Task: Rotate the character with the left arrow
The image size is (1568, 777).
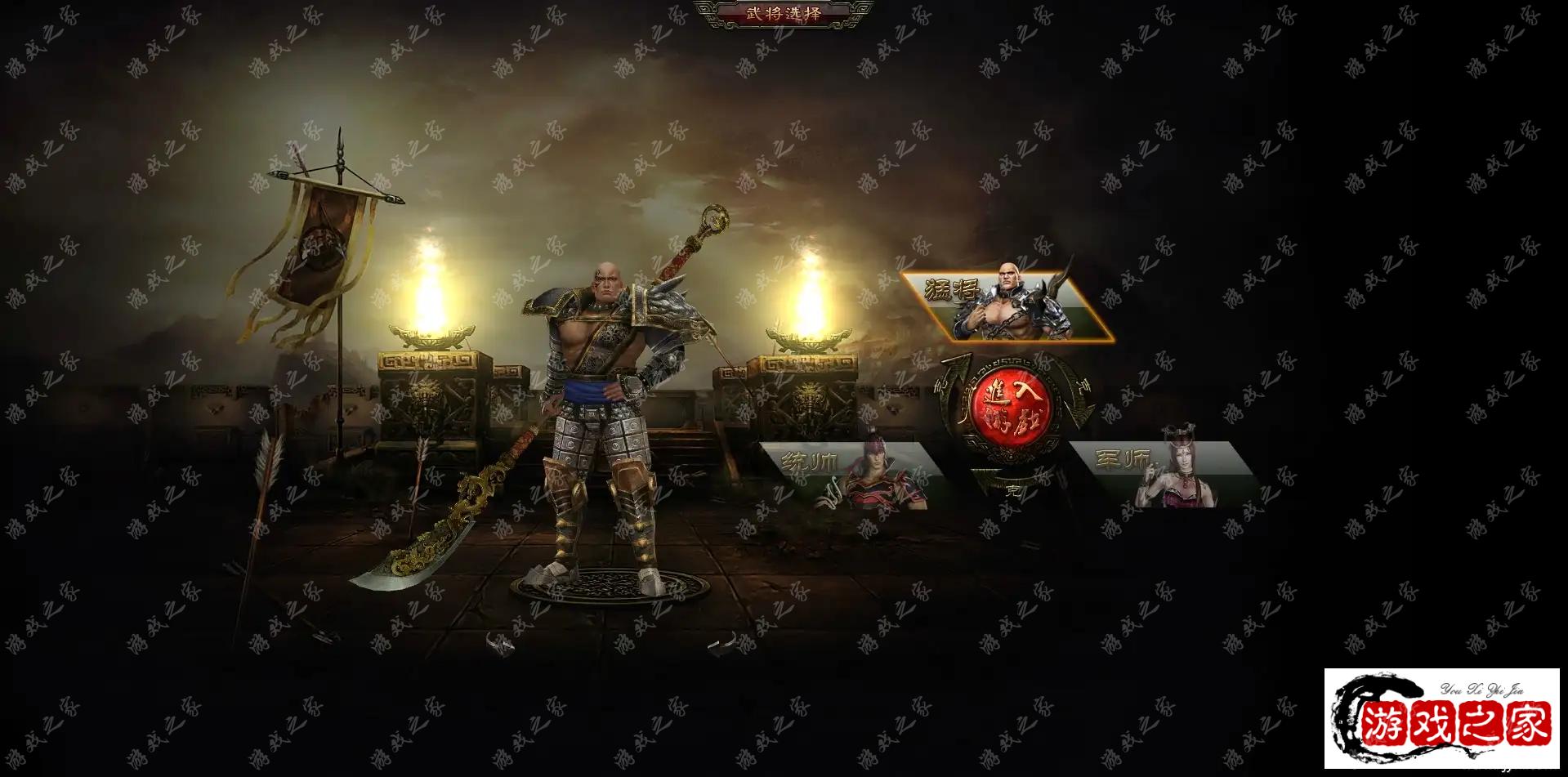Action: (500, 645)
